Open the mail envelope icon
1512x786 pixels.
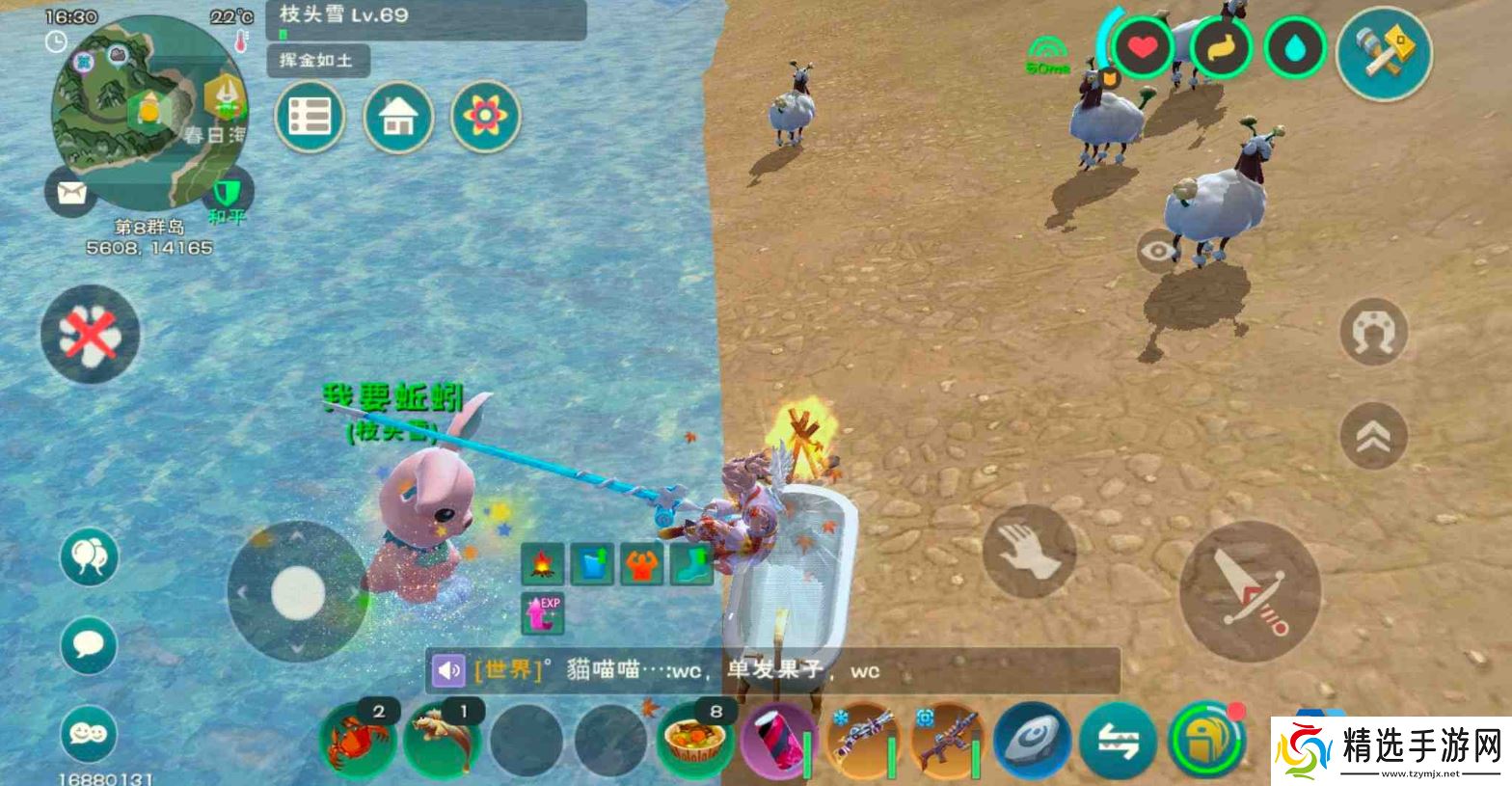click(71, 192)
